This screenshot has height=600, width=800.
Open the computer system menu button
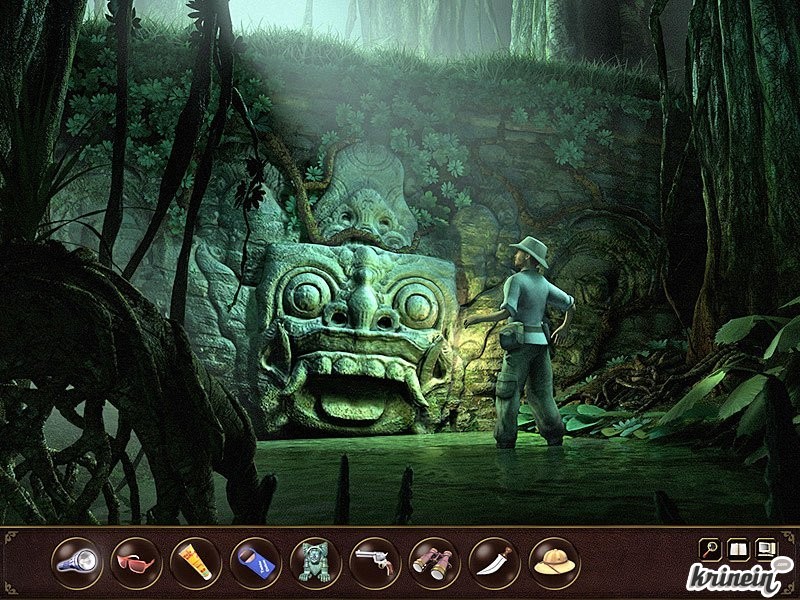(x=766, y=548)
